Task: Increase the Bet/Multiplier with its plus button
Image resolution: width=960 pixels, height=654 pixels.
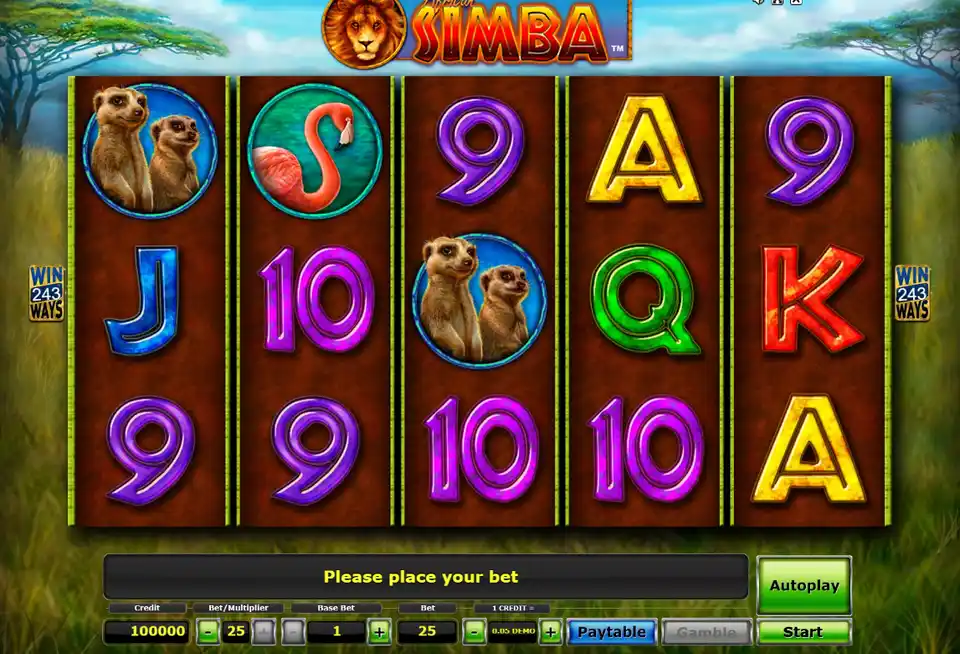Action: 262,632
